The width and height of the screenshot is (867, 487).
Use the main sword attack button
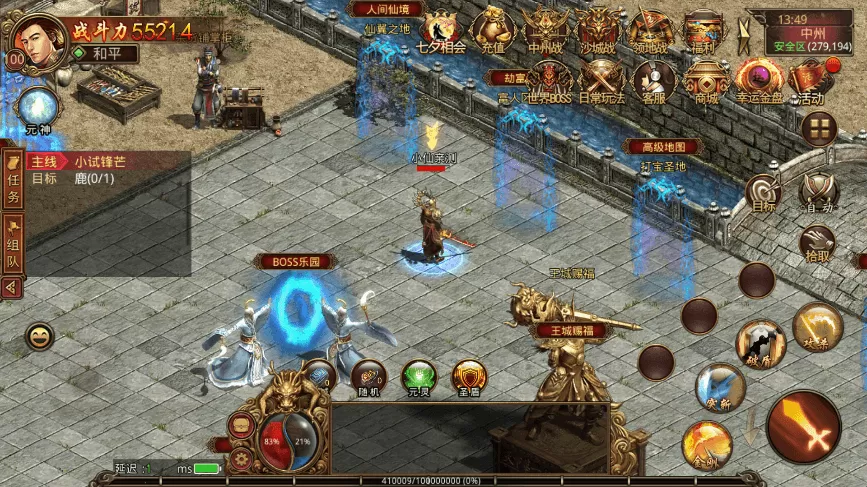[x=803, y=425]
